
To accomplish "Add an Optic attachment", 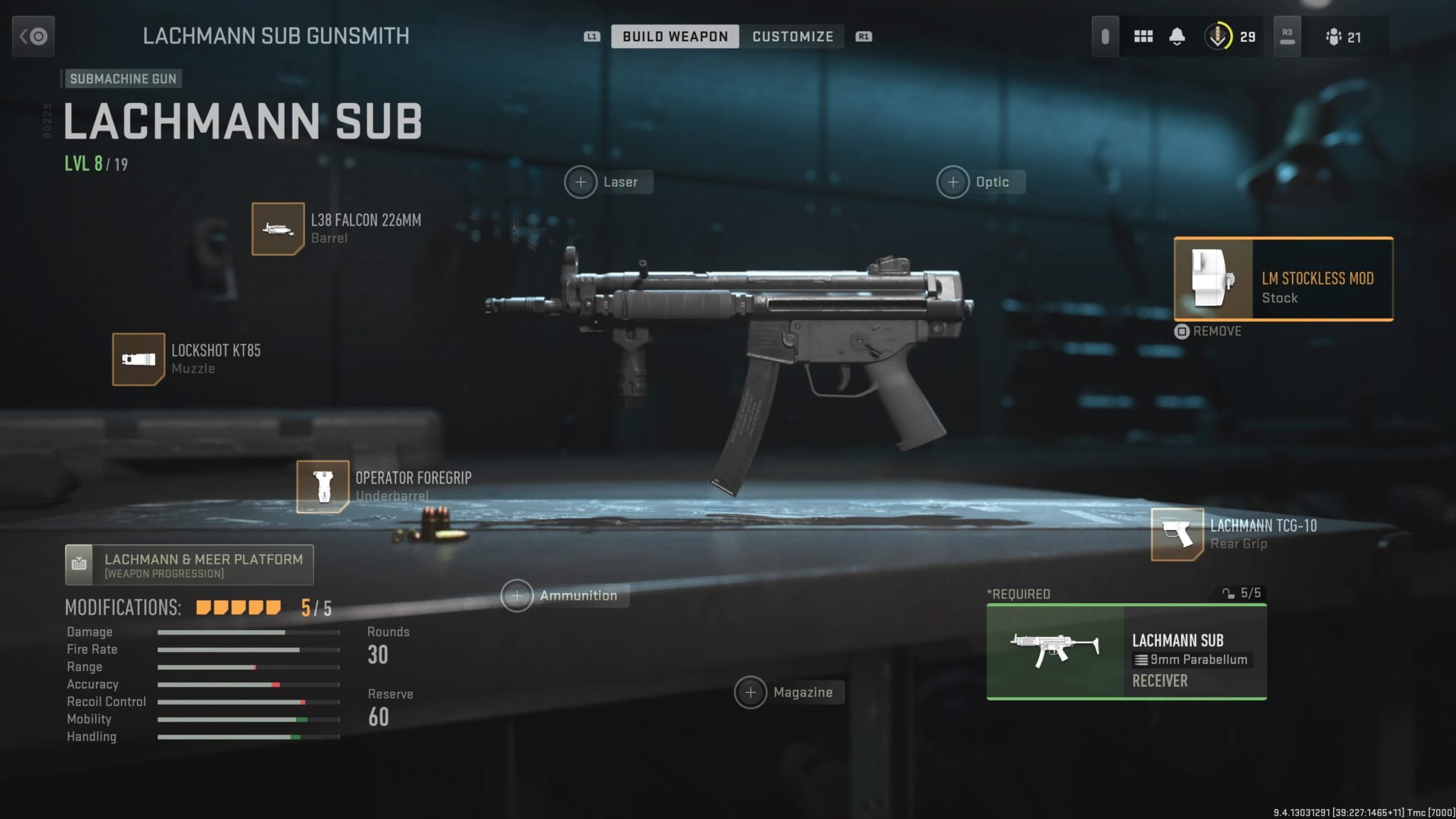I will [x=953, y=183].
